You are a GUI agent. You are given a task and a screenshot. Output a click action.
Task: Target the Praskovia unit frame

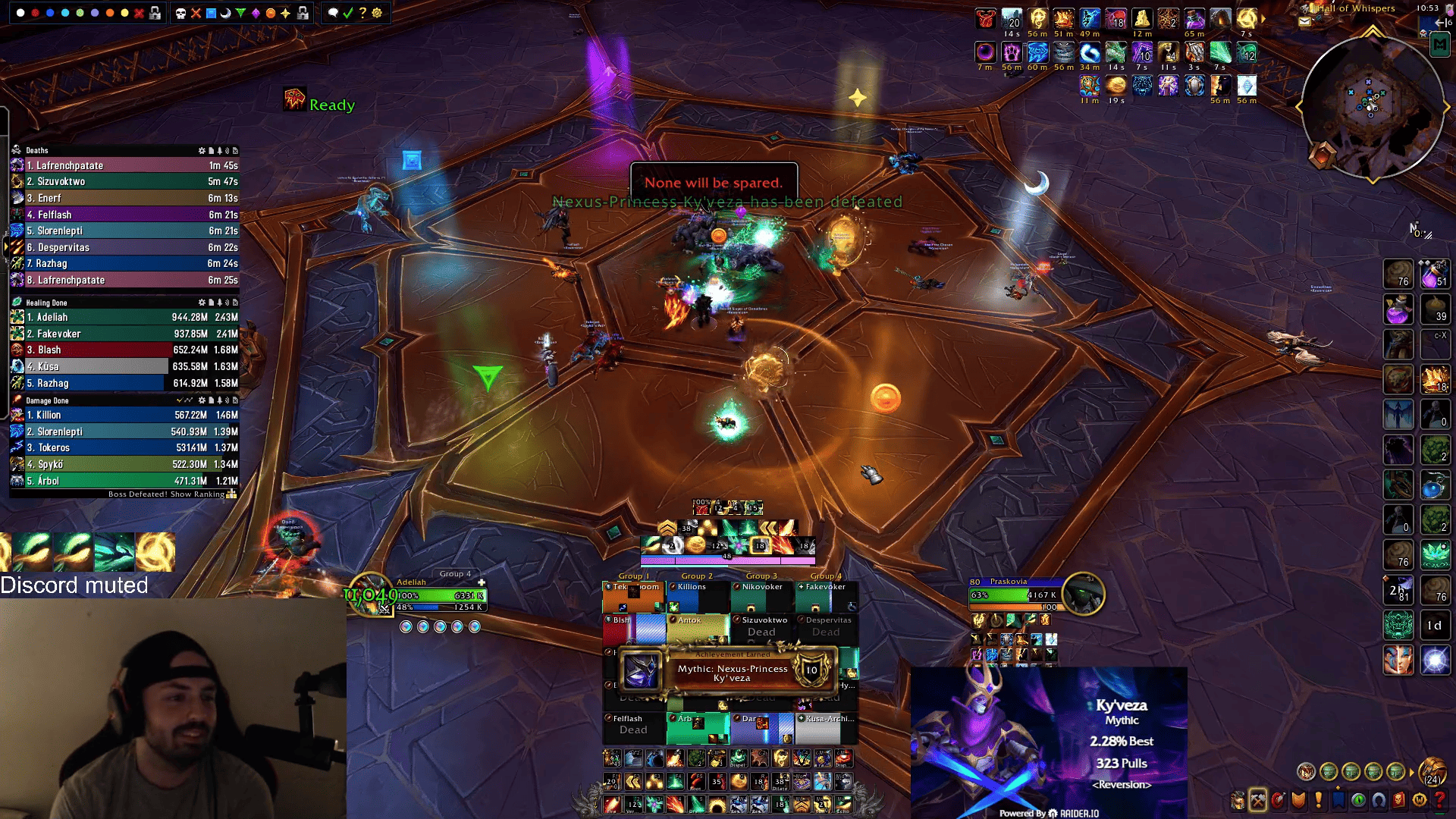click(x=1016, y=595)
